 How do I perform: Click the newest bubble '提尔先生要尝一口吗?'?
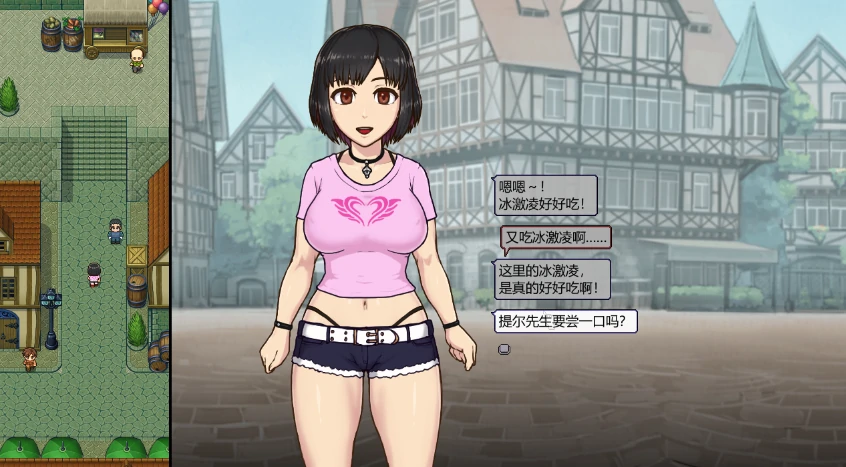(x=566, y=322)
